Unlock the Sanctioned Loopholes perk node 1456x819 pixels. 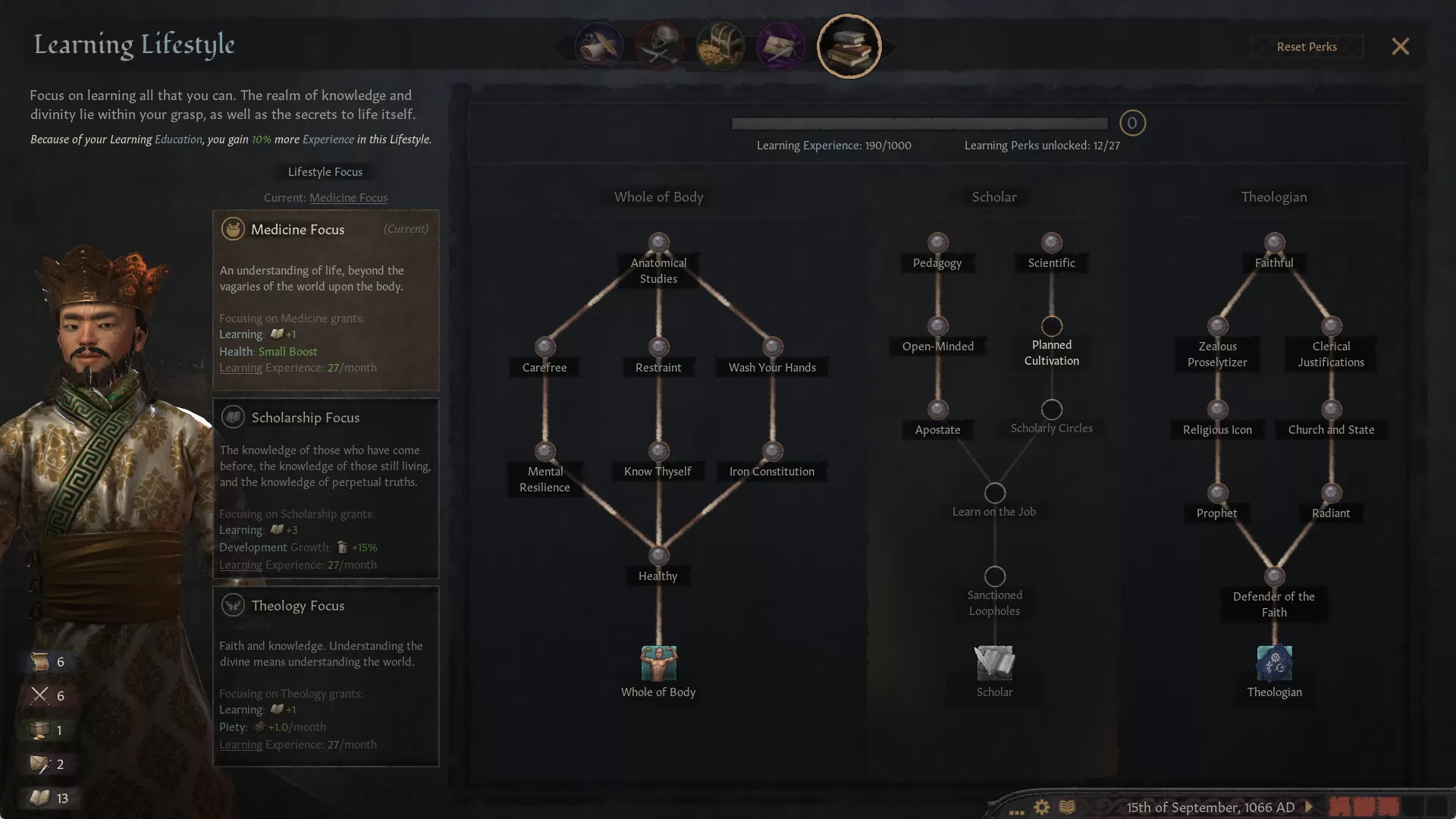point(994,576)
